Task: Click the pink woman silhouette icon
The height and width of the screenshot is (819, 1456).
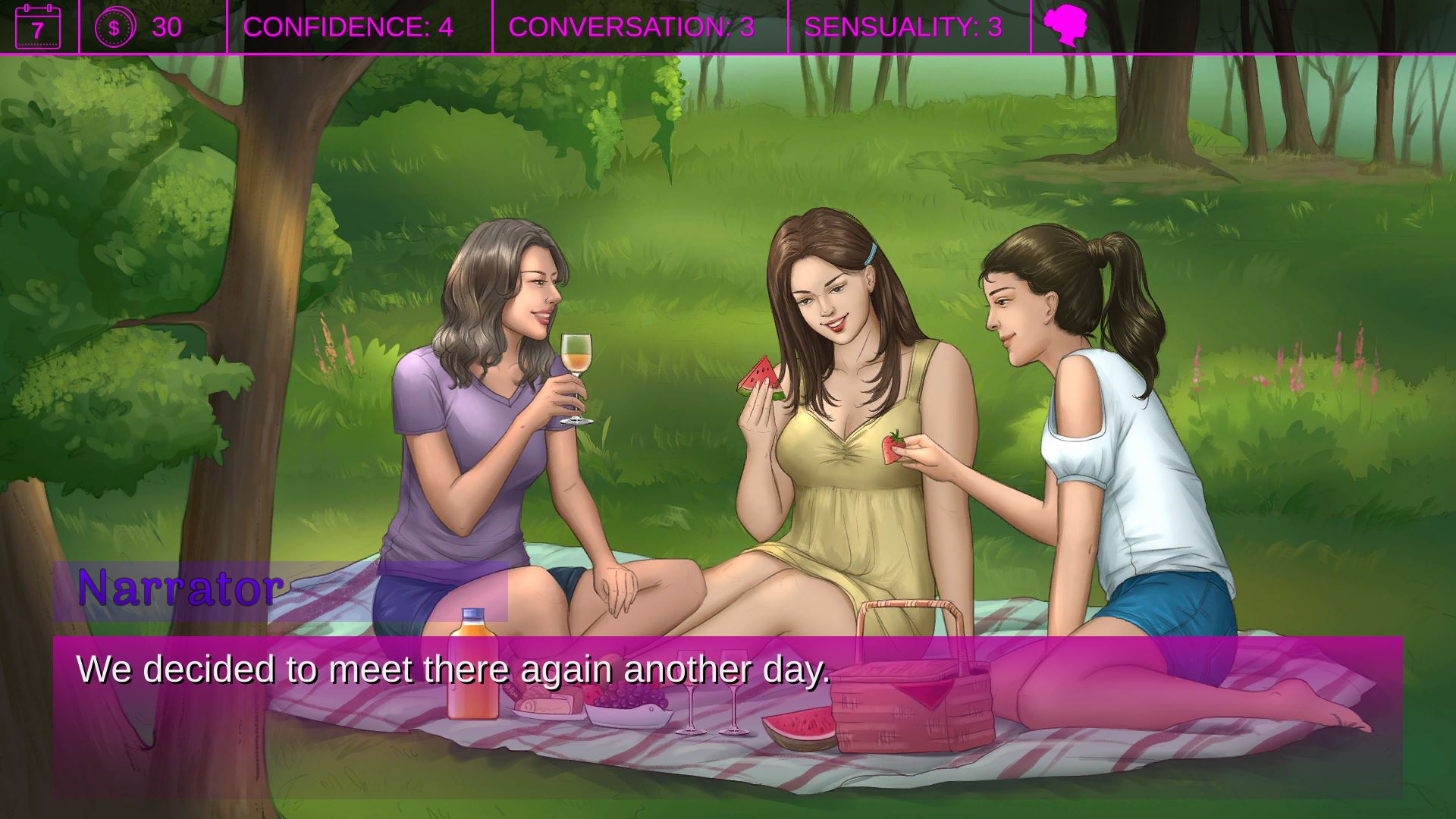Action: 1065,27
